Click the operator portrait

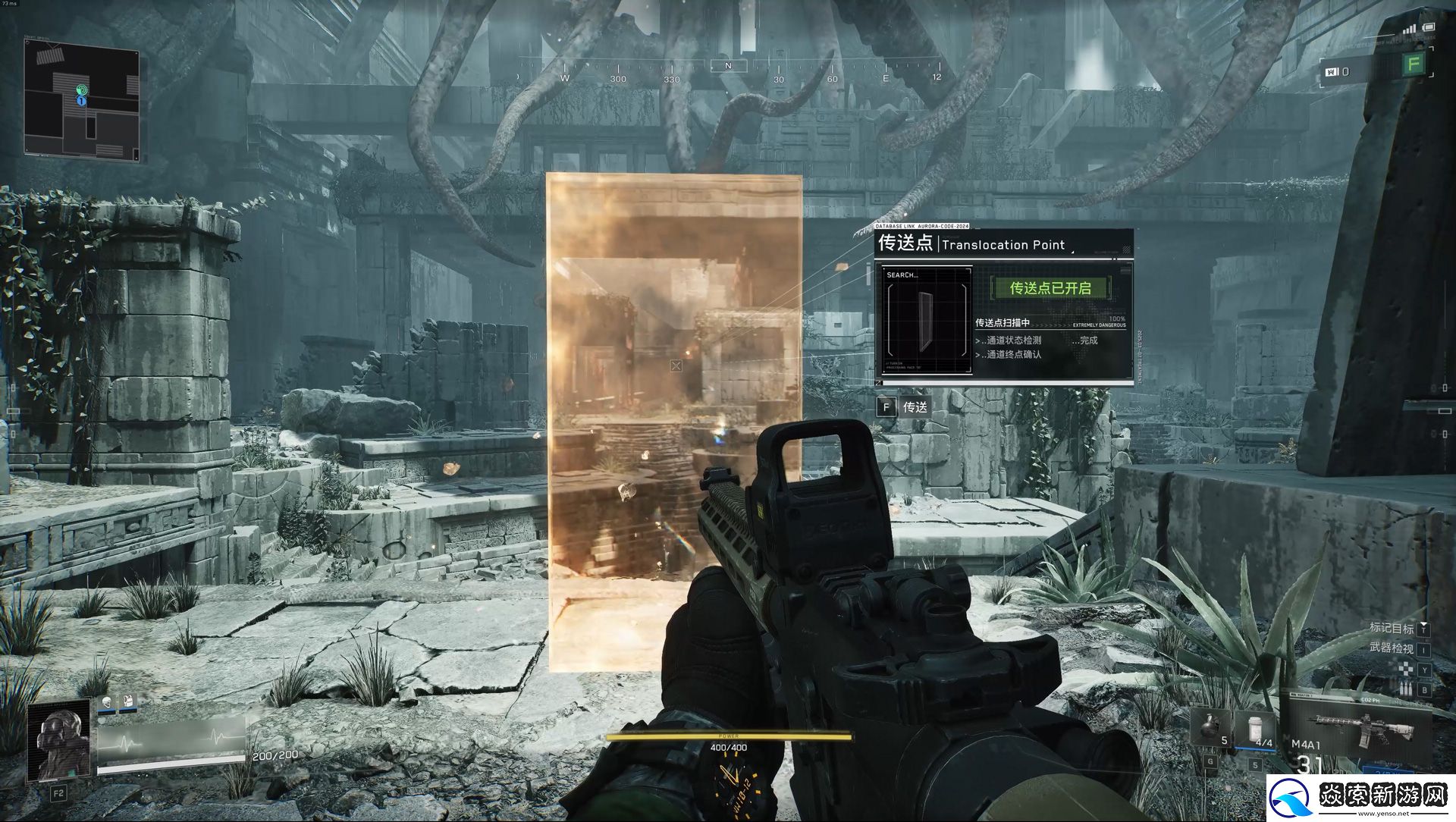pyautogui.click(x=59, y=741)
